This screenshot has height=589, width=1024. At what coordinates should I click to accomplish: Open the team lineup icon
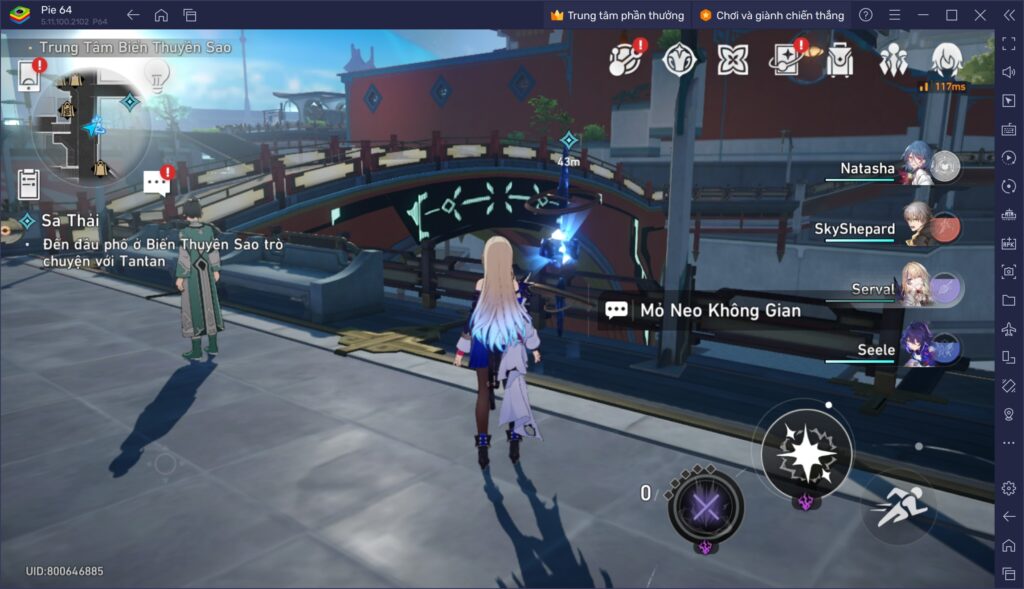(893, 61)
